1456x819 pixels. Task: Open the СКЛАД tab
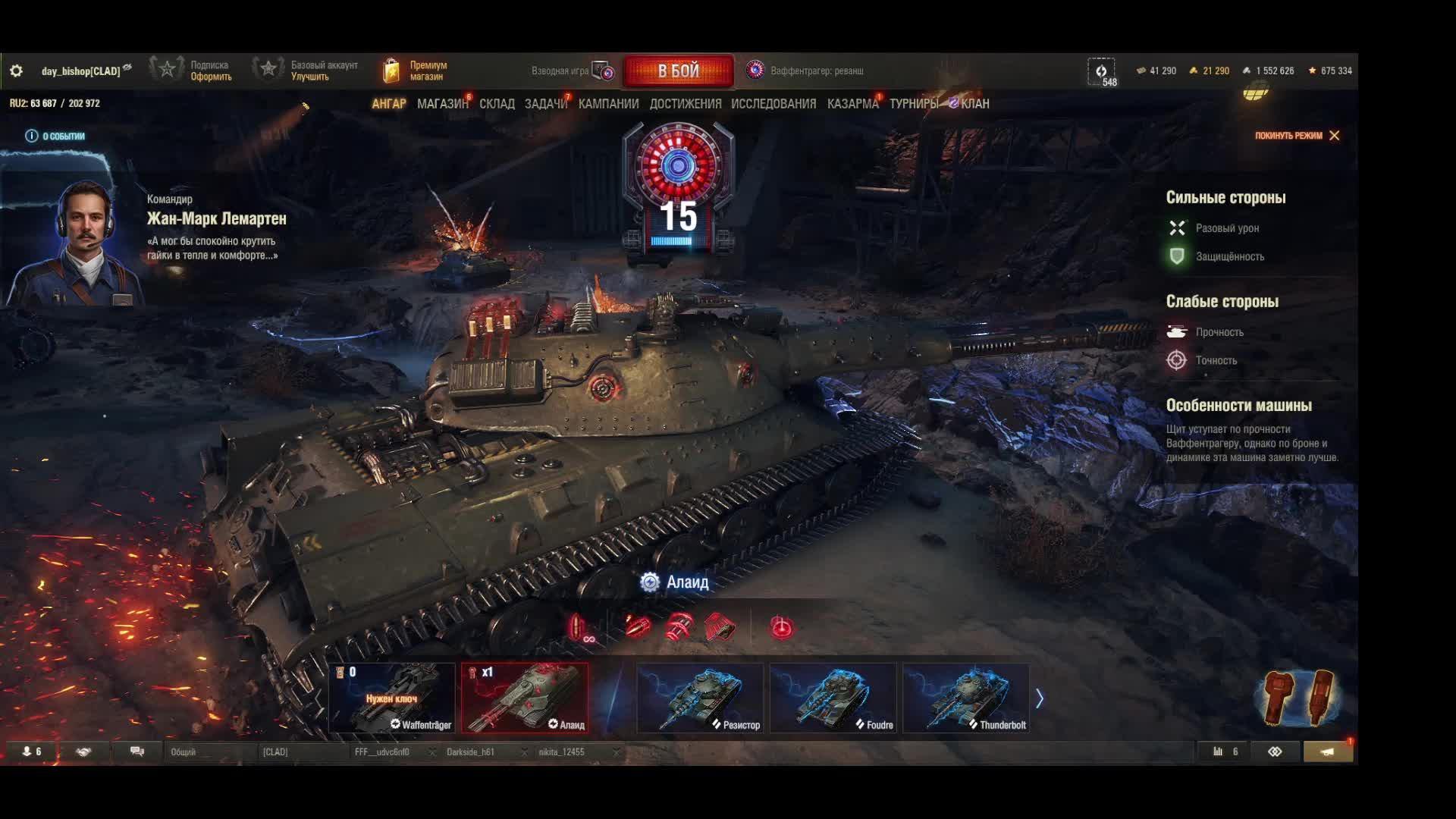click(x=497, y=104)
